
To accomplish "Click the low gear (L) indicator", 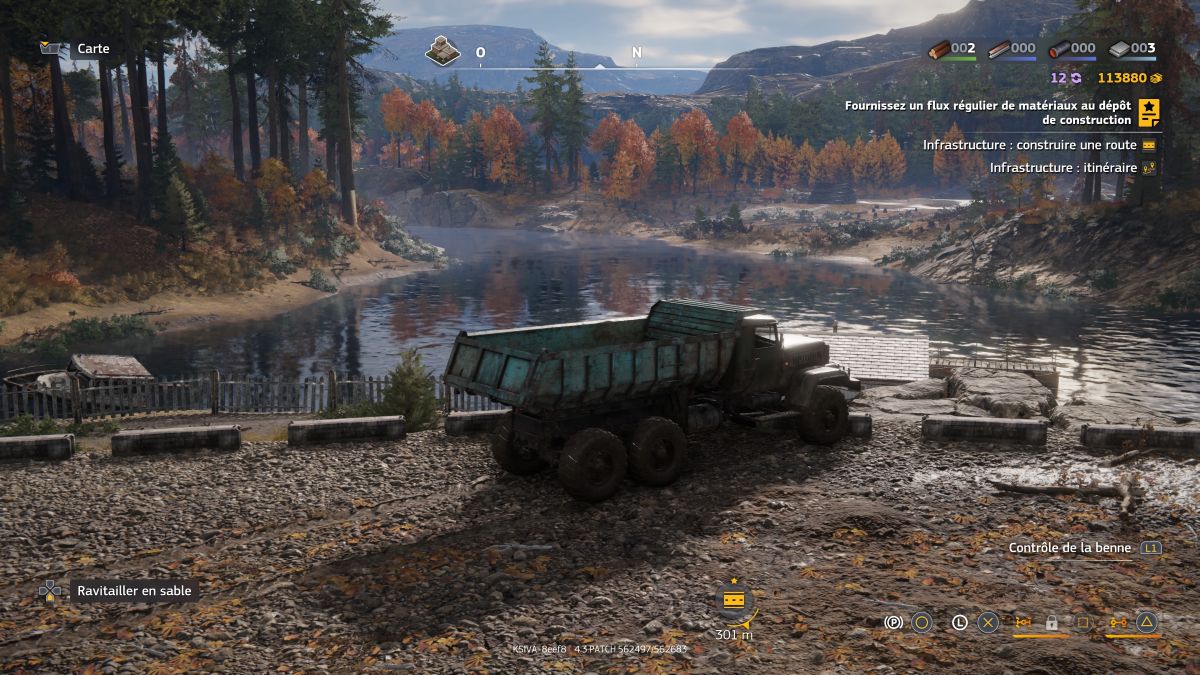I will point(959,622).
